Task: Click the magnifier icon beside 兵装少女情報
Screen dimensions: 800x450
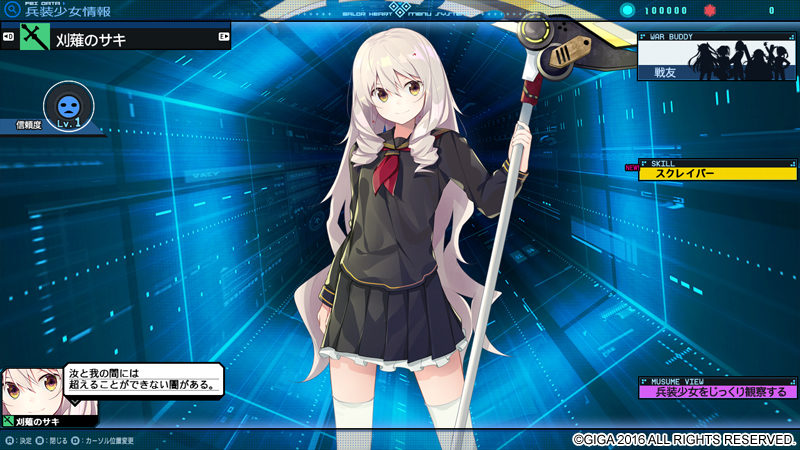Action: point(12,10)
